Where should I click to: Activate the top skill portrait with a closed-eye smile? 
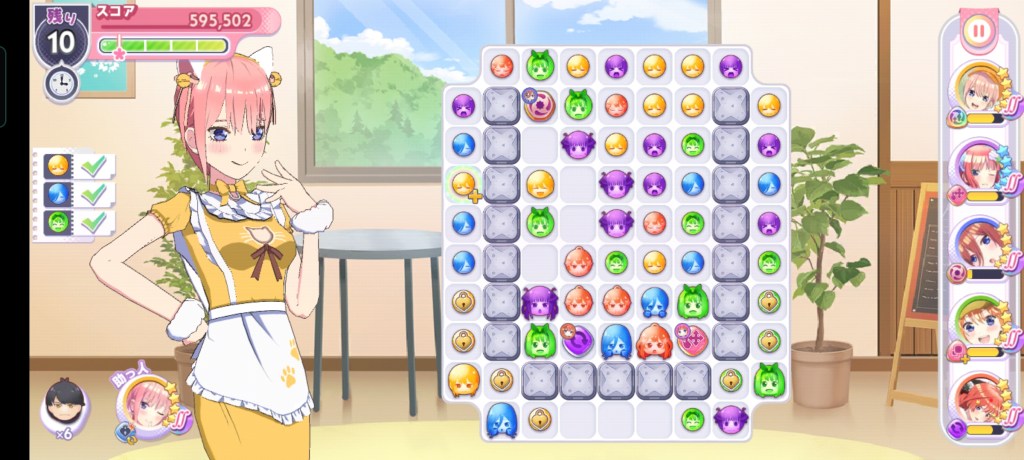(979, 88)
